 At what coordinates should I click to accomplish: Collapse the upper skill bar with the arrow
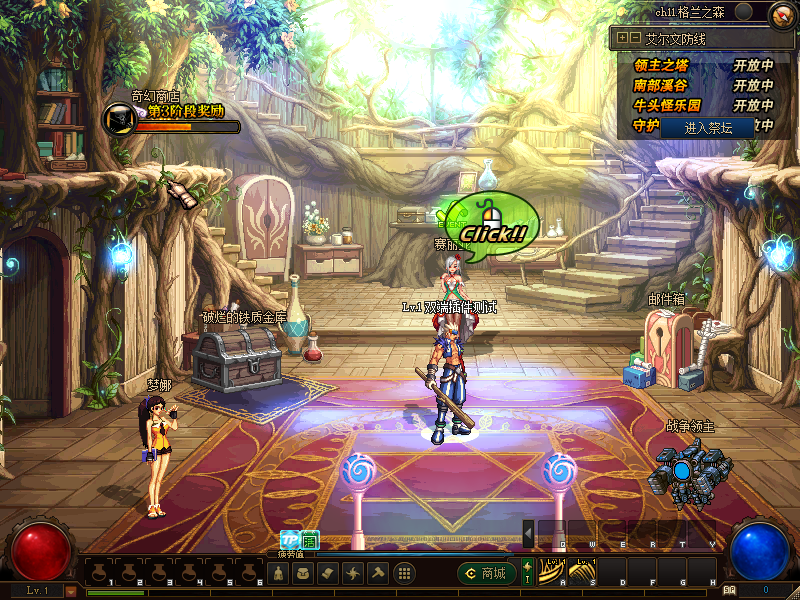click(528, 535)
